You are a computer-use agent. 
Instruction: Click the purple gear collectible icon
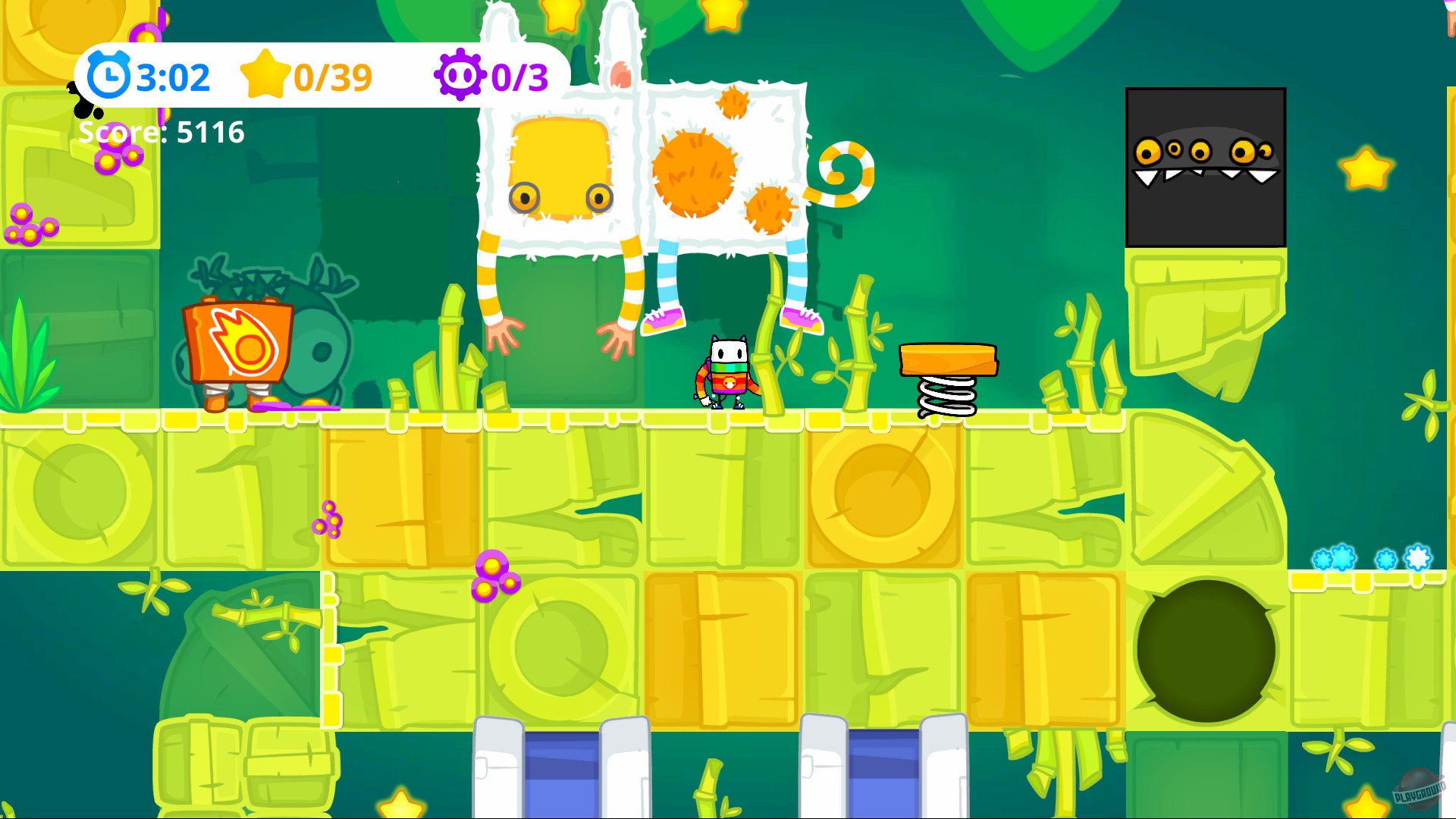coord(461,74)
